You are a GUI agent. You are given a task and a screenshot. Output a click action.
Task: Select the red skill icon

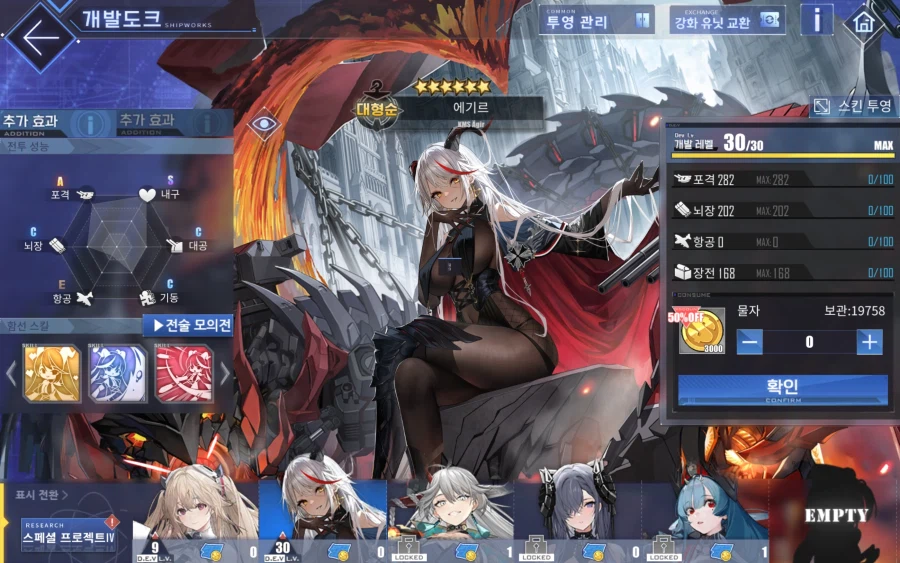[184, 374]
